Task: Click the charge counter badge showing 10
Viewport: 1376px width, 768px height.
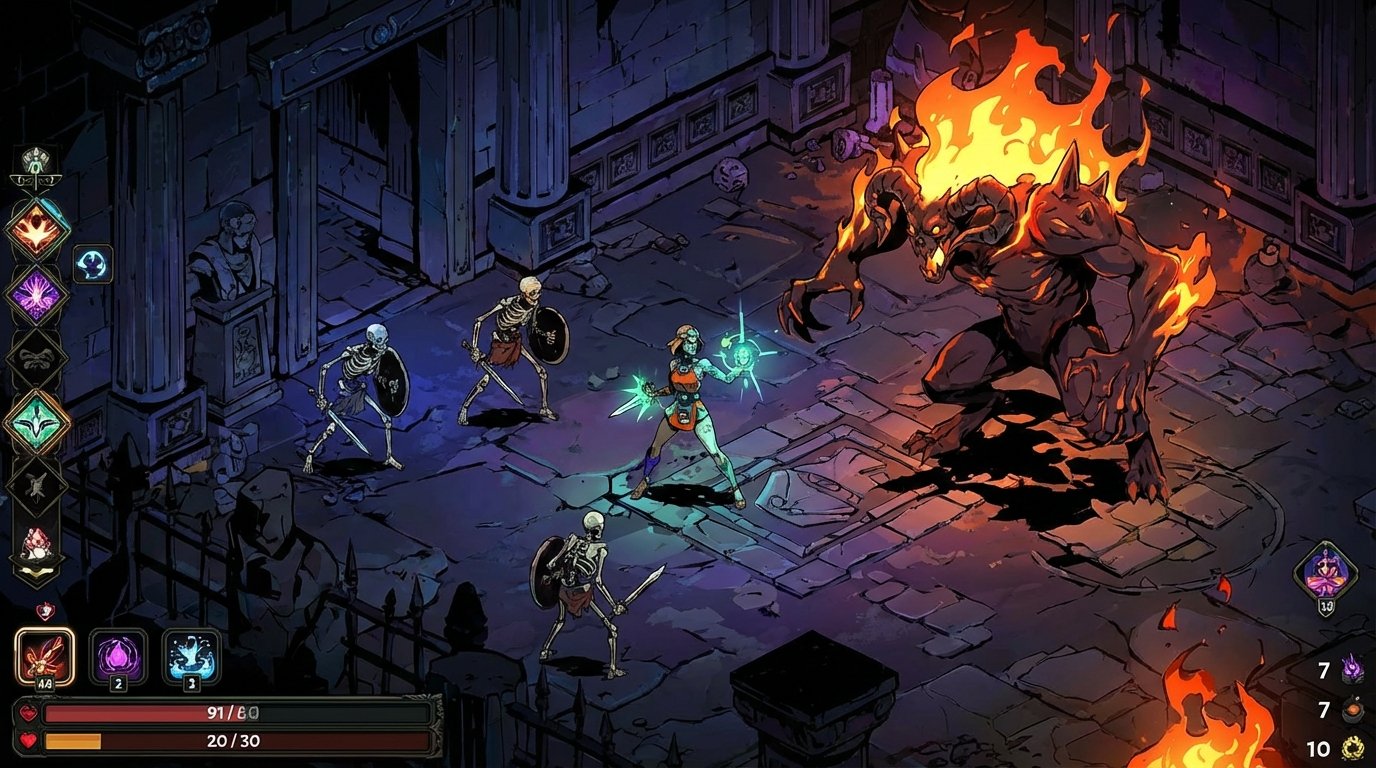Action: 1326,605
